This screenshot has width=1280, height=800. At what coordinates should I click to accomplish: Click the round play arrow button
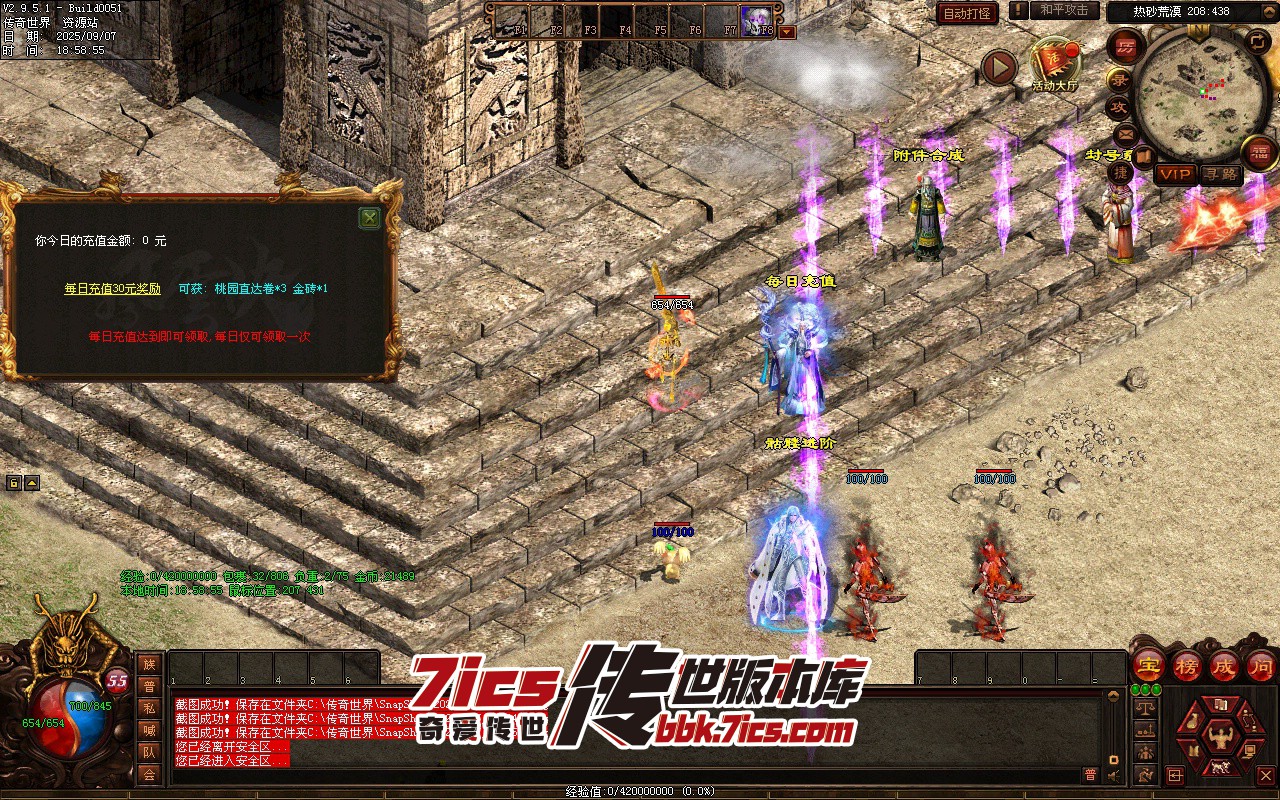998,67
